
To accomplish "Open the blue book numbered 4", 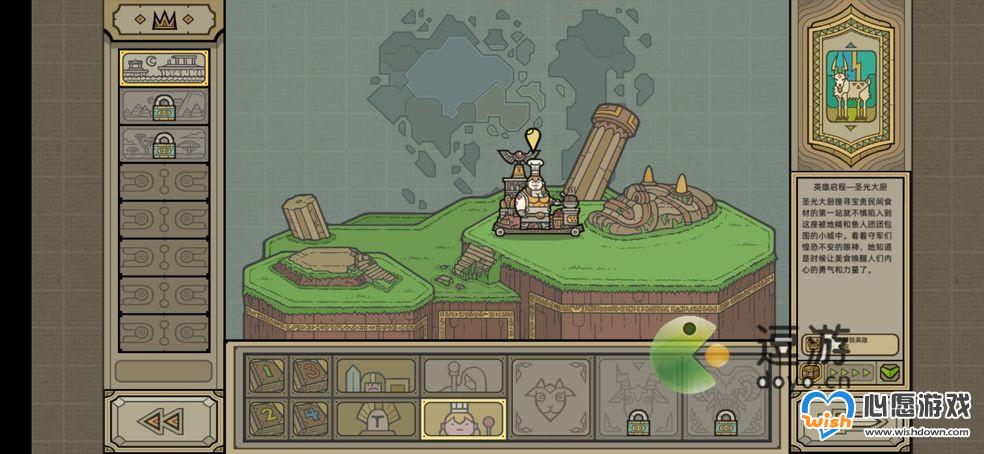I will click(310, 417).
